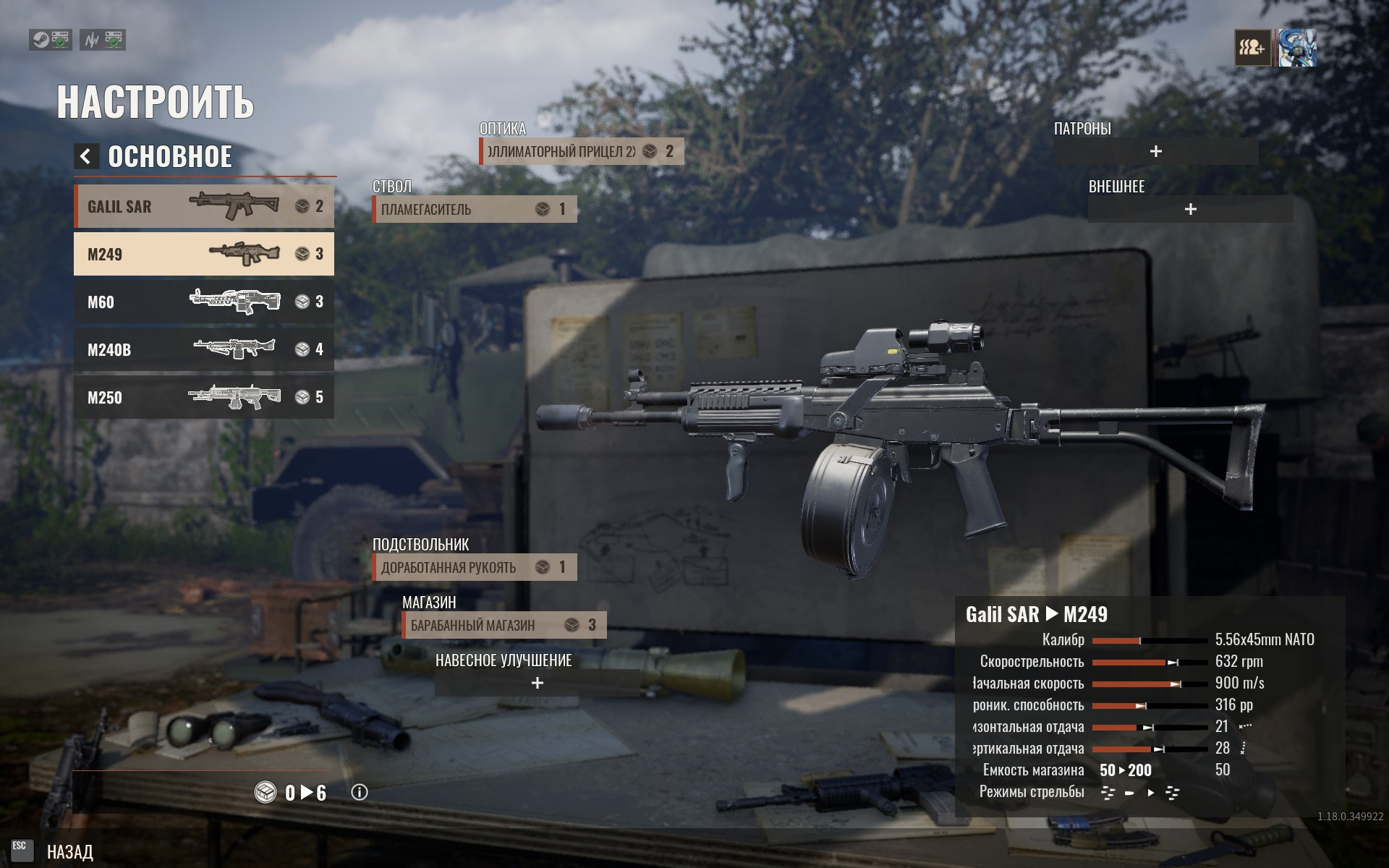Check the network status indicator icon
Image resolution: width=1389 pixels, height=868 pixels.
pos(103,40)
